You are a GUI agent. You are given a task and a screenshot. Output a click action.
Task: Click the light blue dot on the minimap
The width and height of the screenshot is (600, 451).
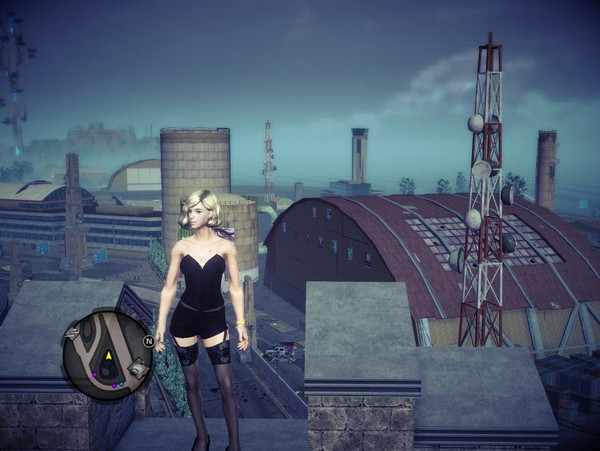coord(121,384)
